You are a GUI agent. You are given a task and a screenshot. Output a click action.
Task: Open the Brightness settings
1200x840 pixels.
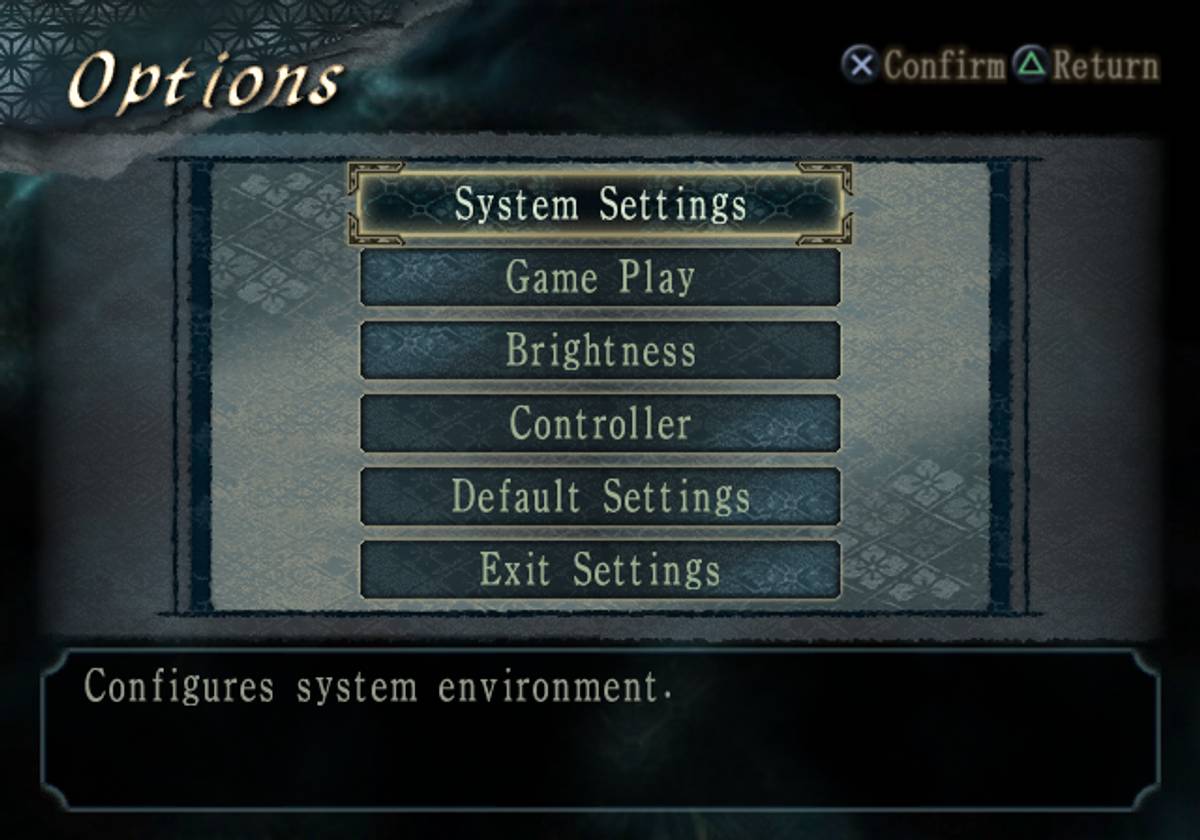coord(600,350)
